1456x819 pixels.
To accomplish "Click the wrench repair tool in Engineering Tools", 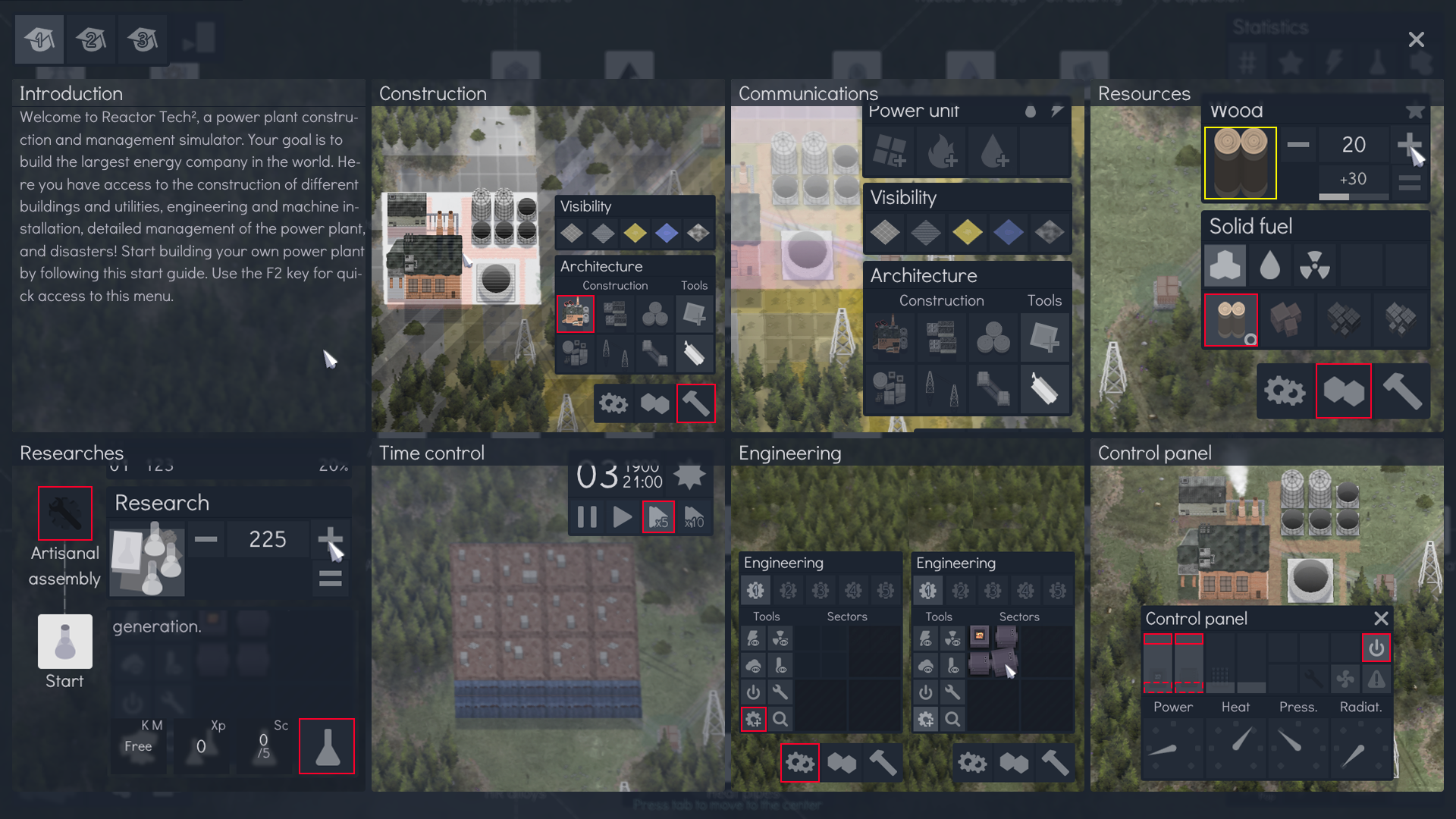I will tap(780, 692).
